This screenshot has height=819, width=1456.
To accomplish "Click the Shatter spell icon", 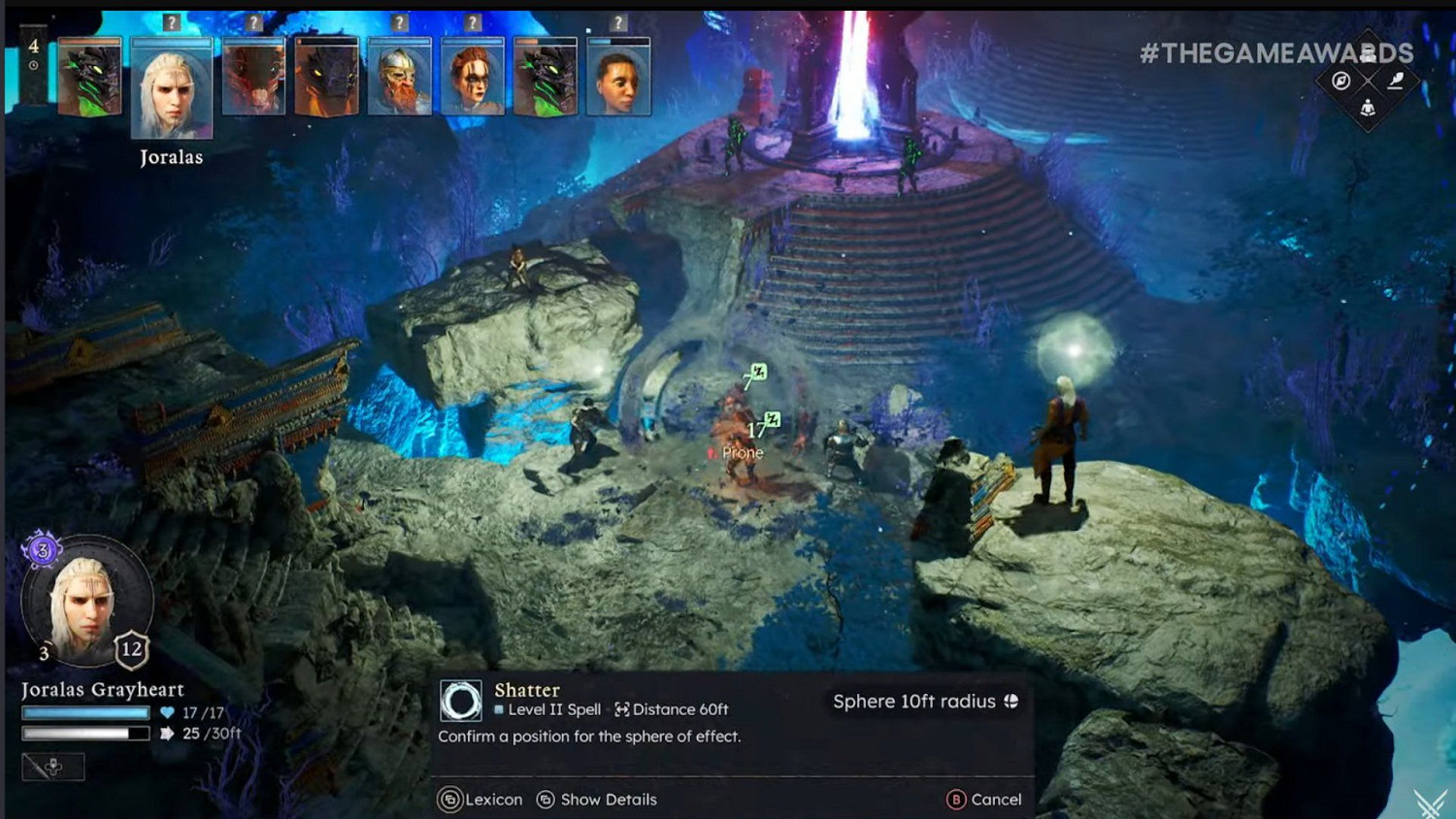I will click(461, 700).
